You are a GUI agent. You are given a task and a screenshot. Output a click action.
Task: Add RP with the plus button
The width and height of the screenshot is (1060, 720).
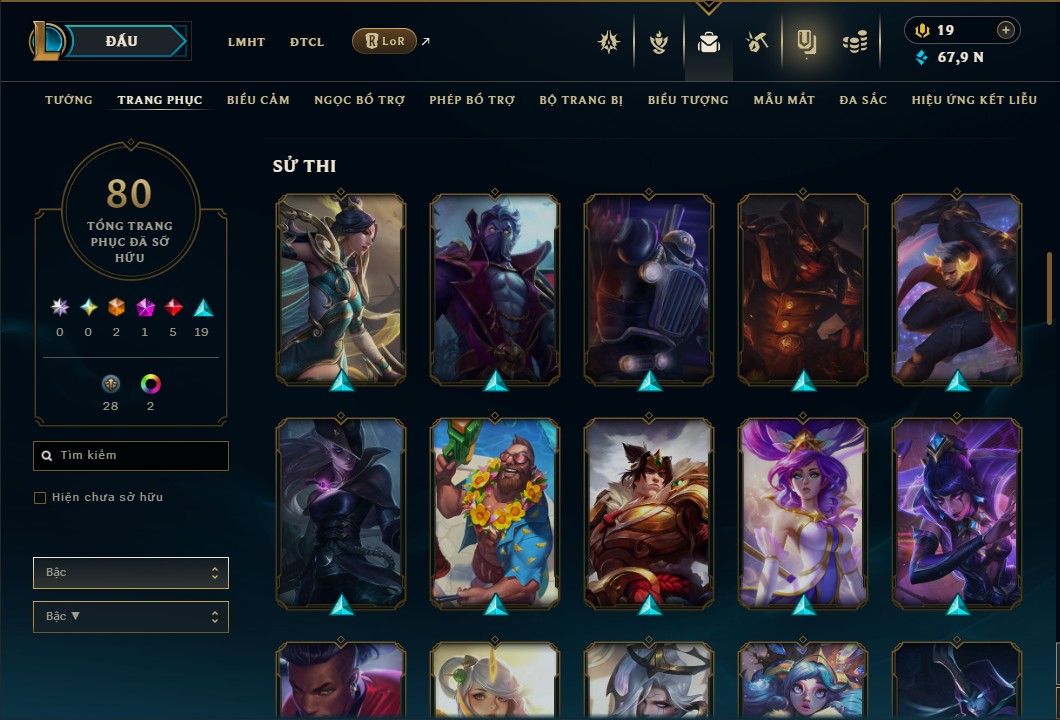coord(1006,30)
